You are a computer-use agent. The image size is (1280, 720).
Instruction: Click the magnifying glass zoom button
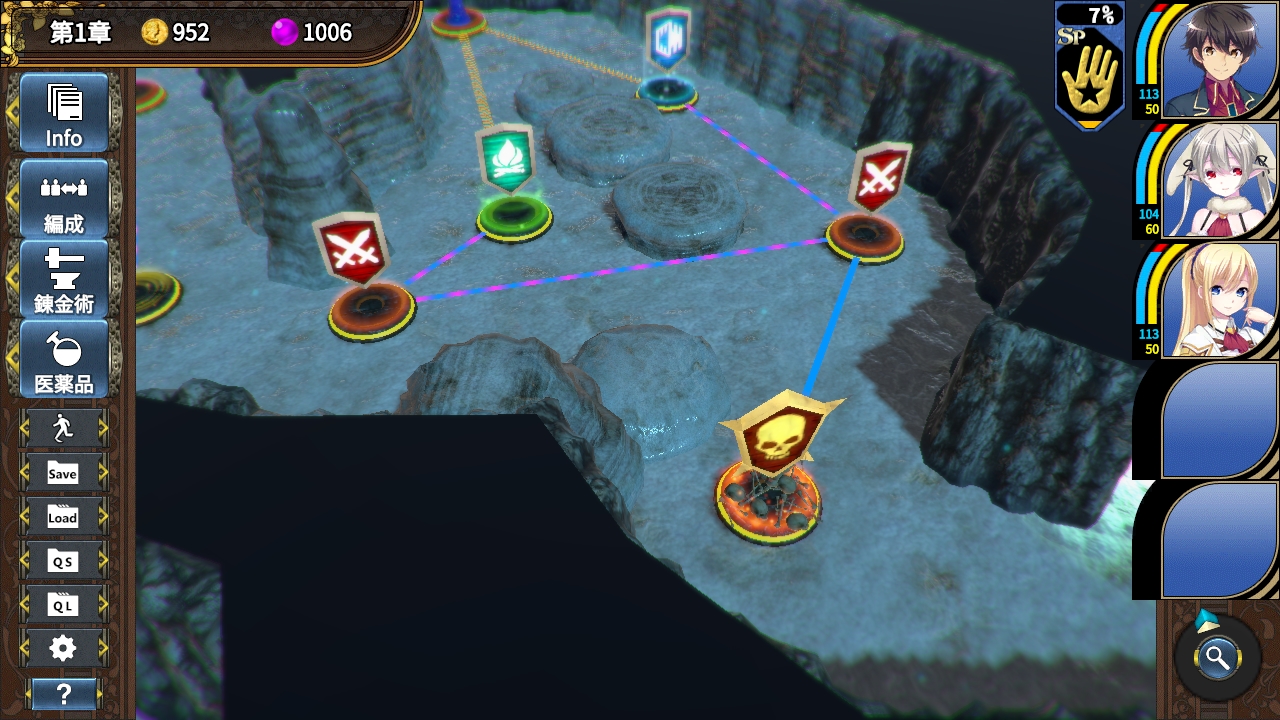click(x=1217, y=658)
